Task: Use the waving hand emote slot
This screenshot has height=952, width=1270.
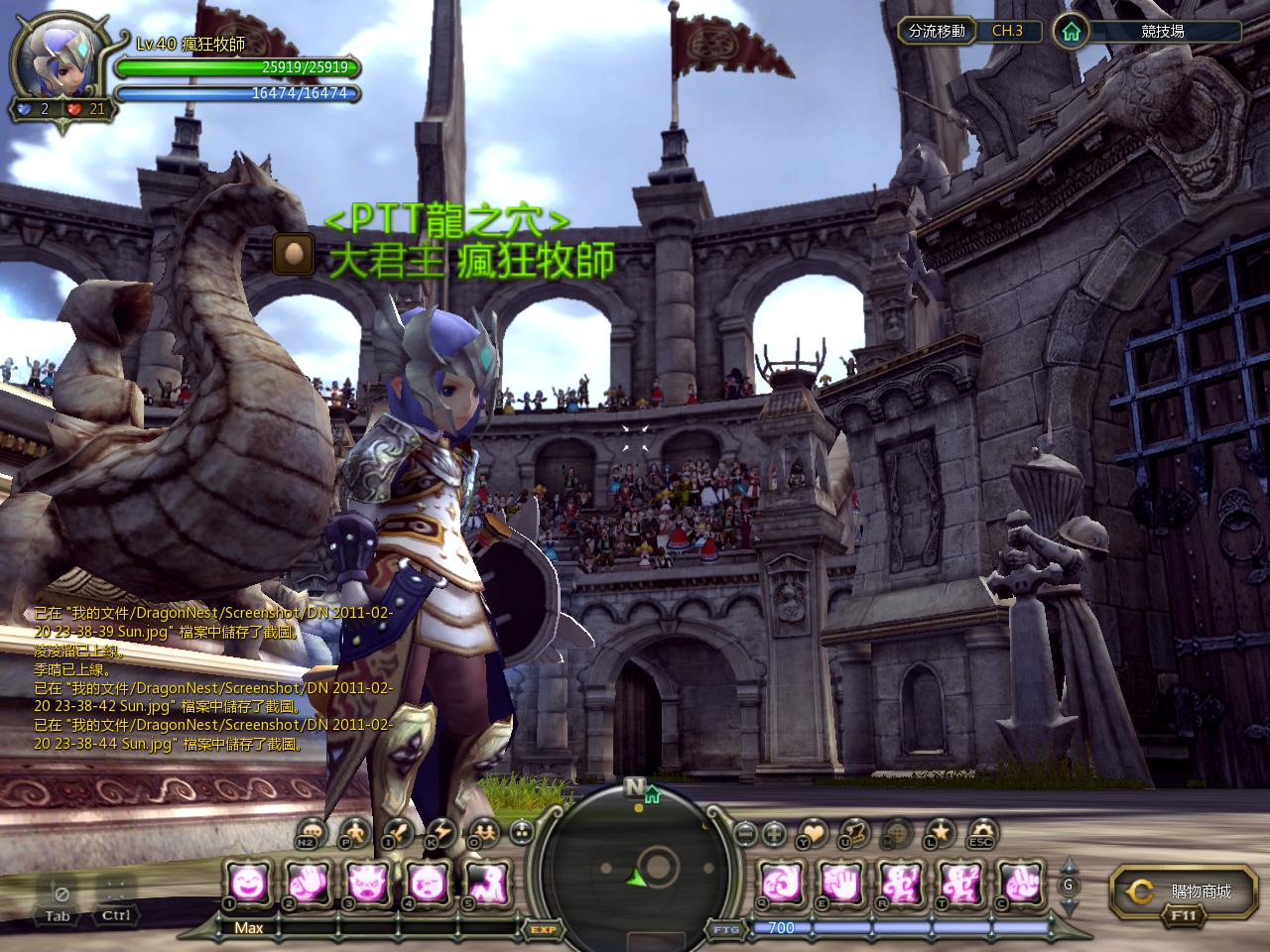Action: 308,881
